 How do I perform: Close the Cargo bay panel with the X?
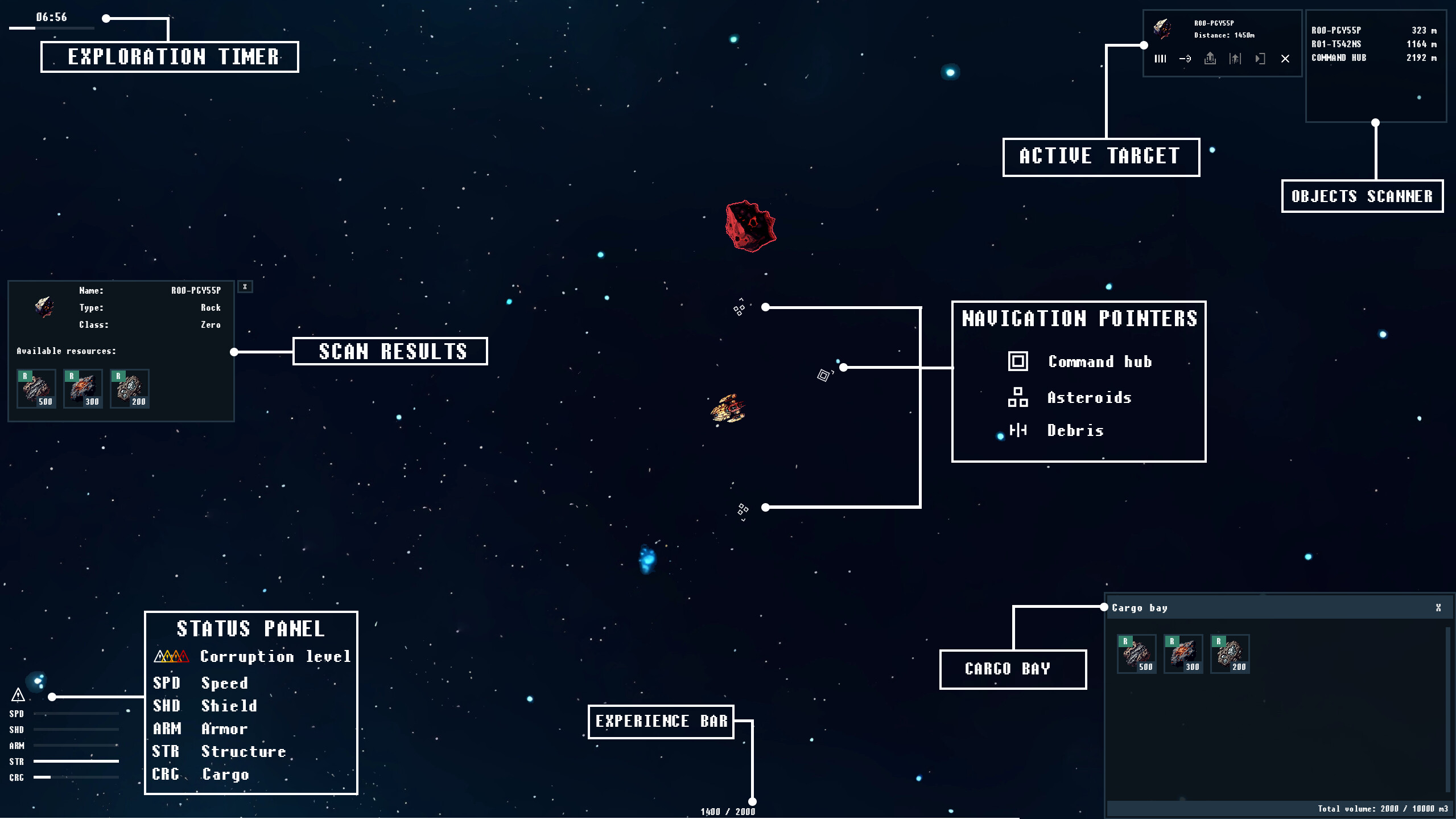tap(1438, 607)
